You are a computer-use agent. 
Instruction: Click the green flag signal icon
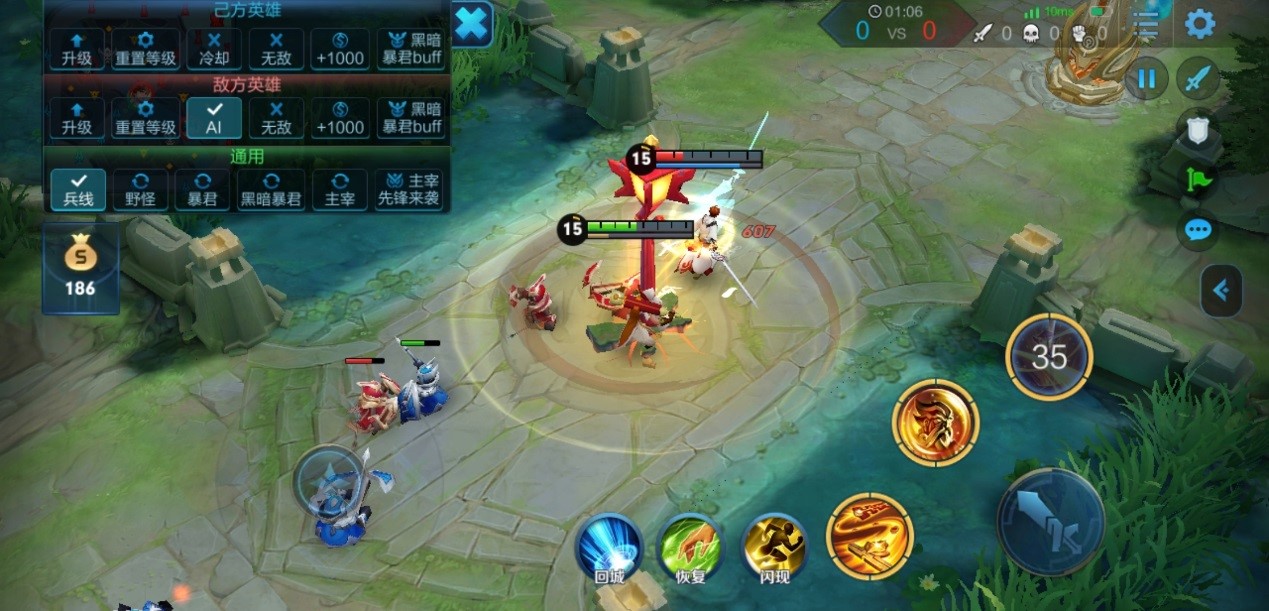point(1197,180)
